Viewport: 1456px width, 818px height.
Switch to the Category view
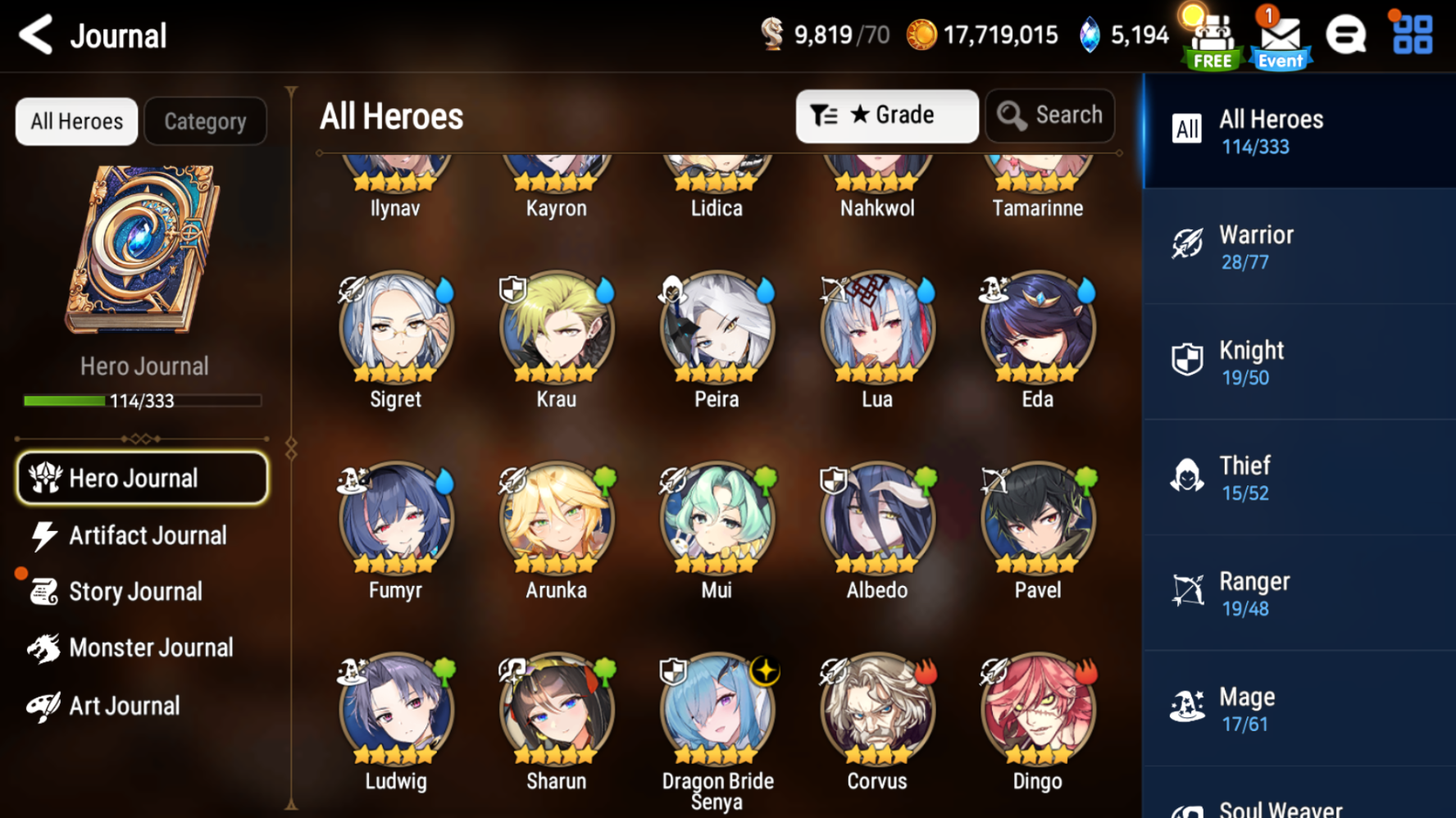pyautogui.click(x=205, y=121)
